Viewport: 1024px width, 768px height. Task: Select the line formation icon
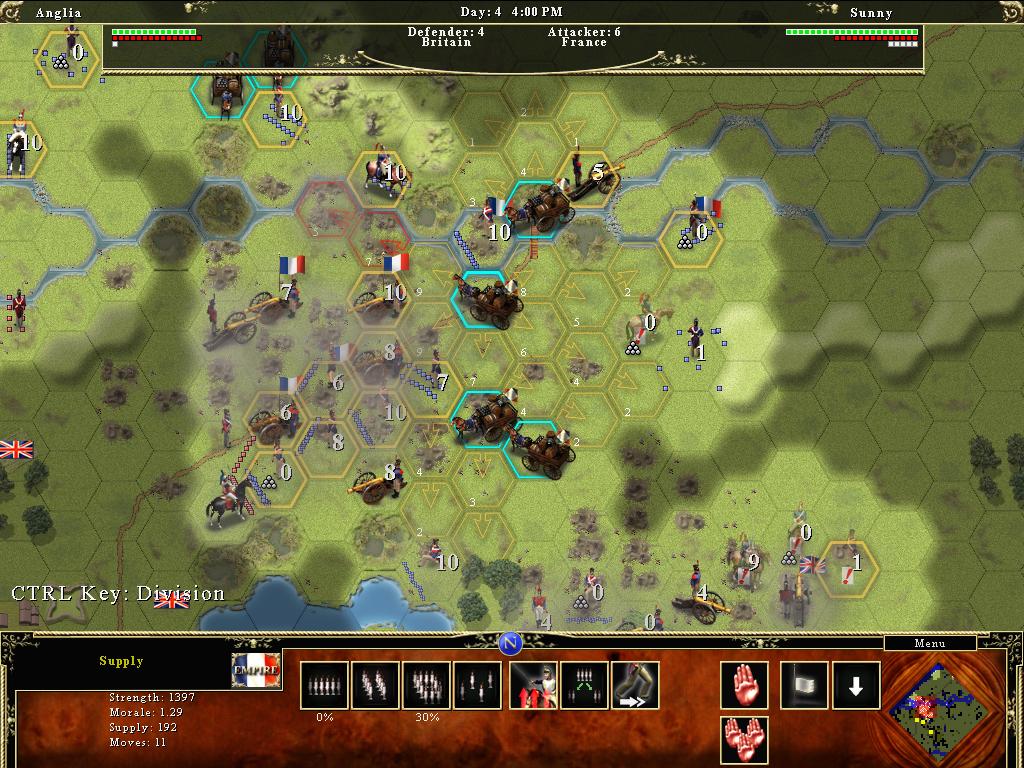(324, 685)
